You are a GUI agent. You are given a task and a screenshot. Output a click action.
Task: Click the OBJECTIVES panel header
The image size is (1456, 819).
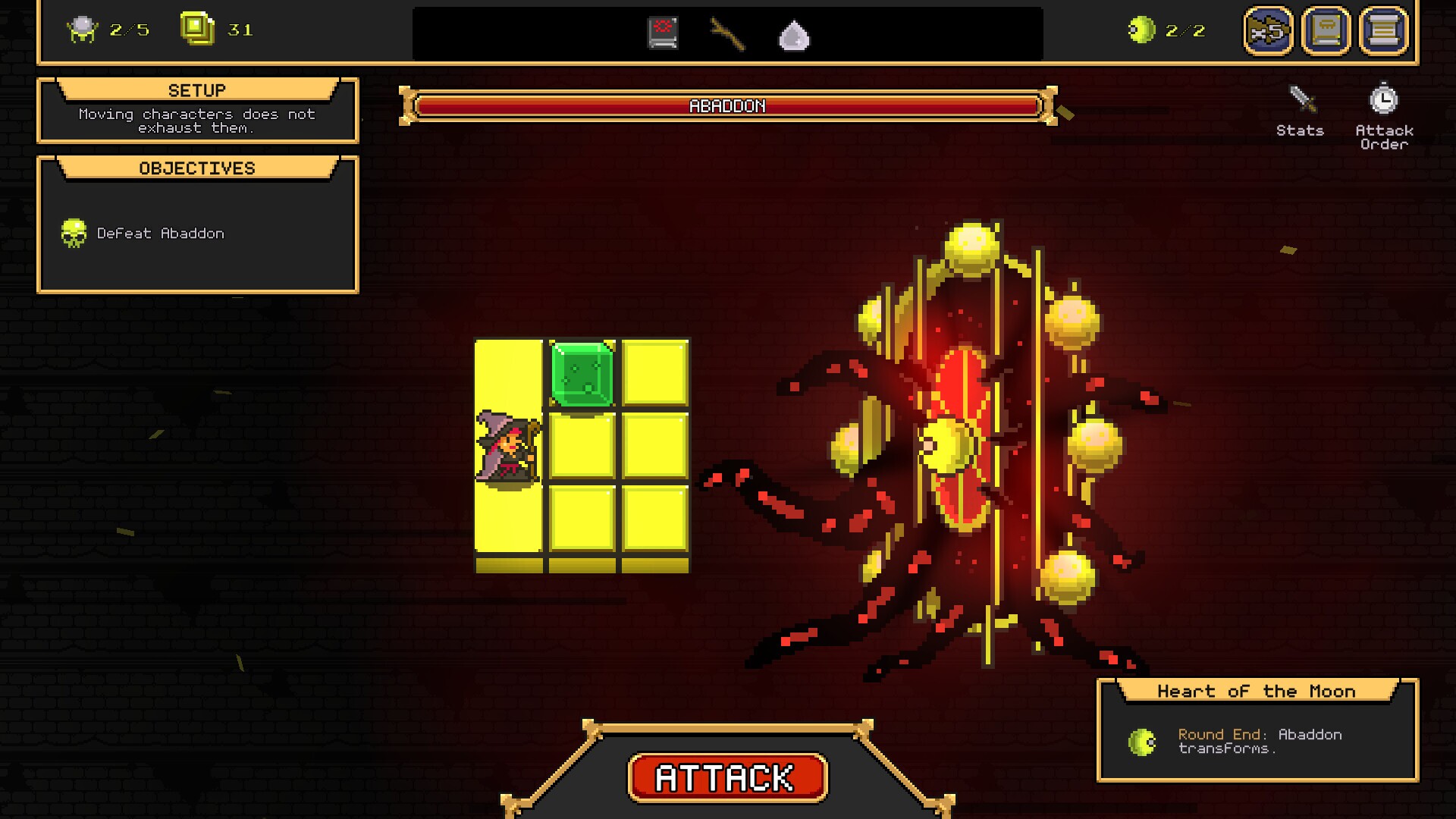tap(196, 168)
